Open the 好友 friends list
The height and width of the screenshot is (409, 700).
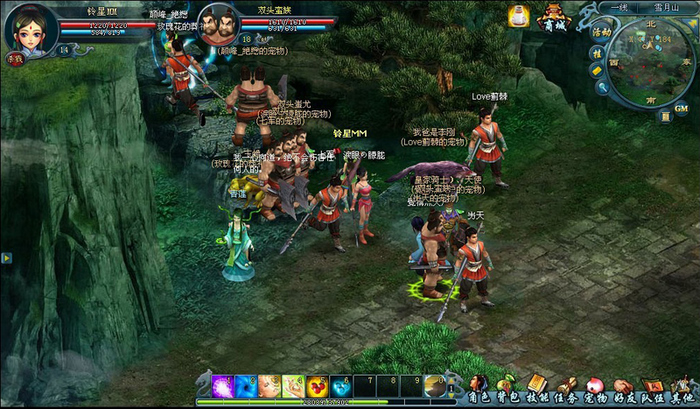click(x=624, y=387)
